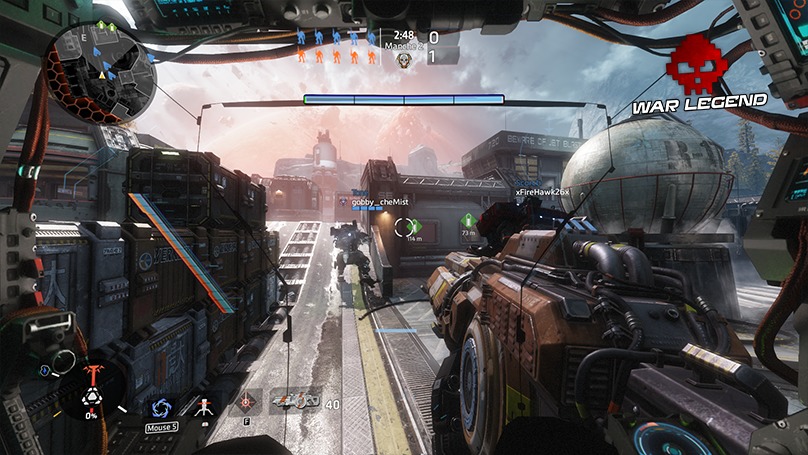The image size is (808, 455).
Task: Select the orange enemy team roster icons
Action: [x=337, y=58]
